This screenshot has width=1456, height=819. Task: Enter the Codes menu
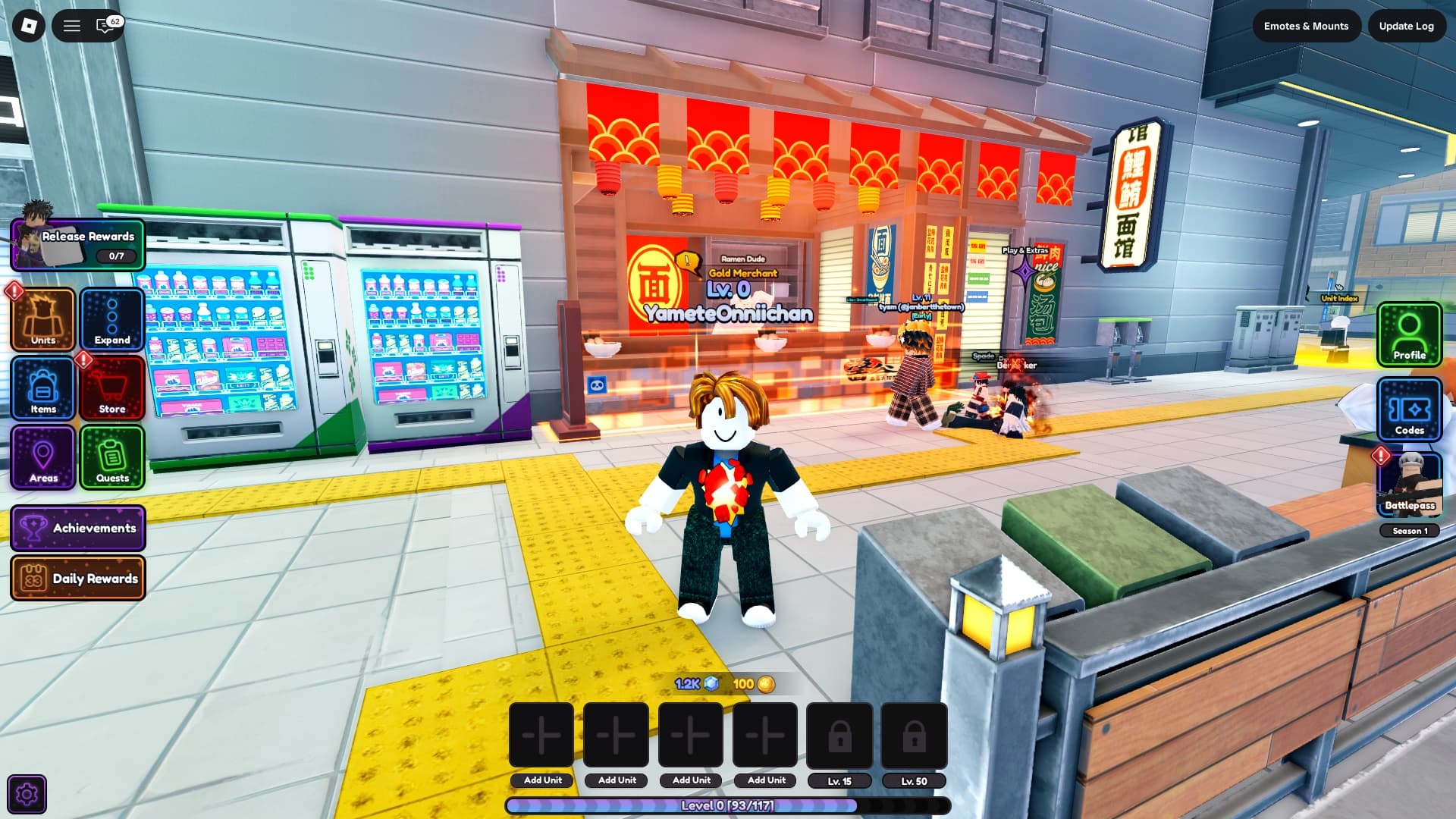[x=1409, y=409]
